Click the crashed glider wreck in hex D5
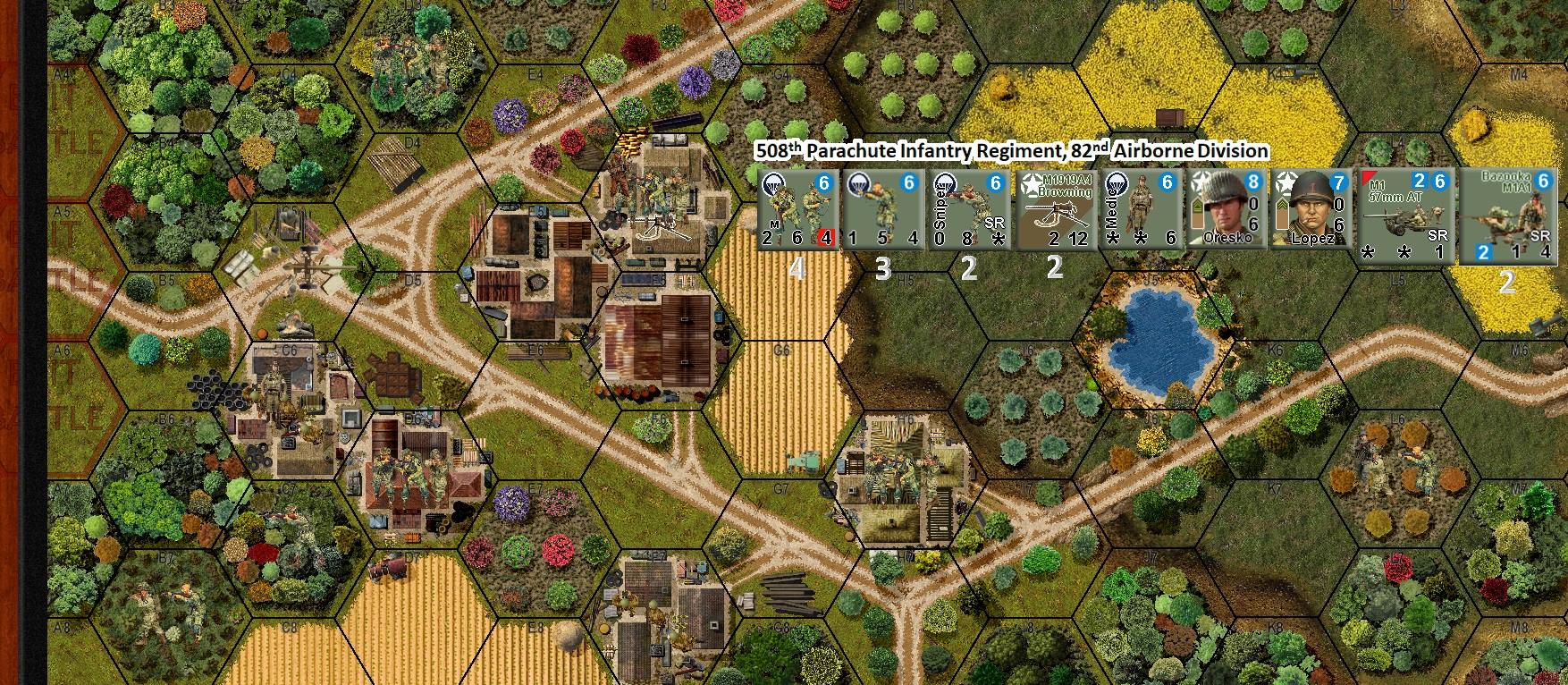 tap(308, 268)
